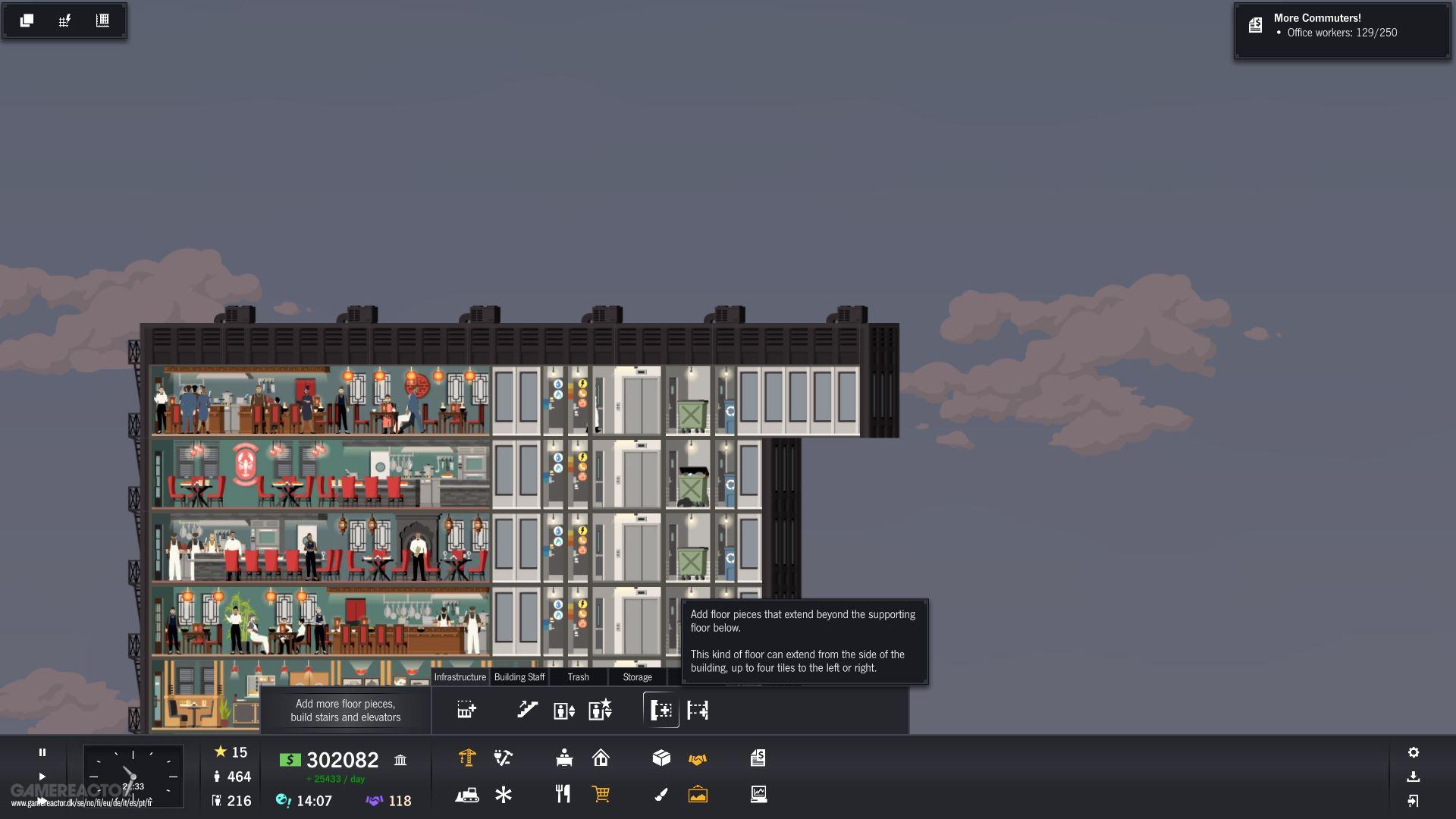Select the escalator construction tool
The width and height of the screenshot is (1456, 819).
[527, 711]
